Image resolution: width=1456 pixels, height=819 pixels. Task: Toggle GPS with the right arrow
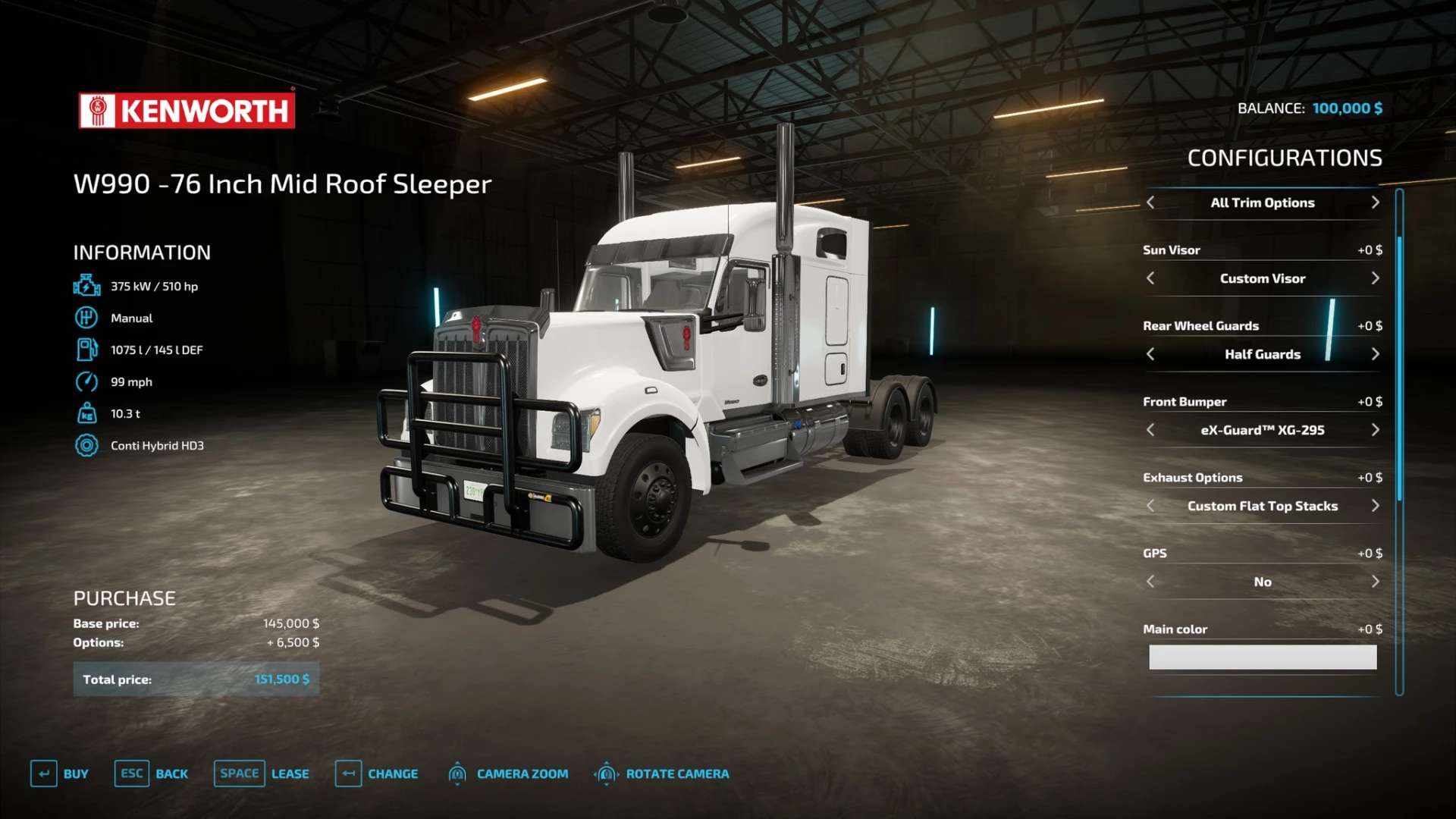1375,582
